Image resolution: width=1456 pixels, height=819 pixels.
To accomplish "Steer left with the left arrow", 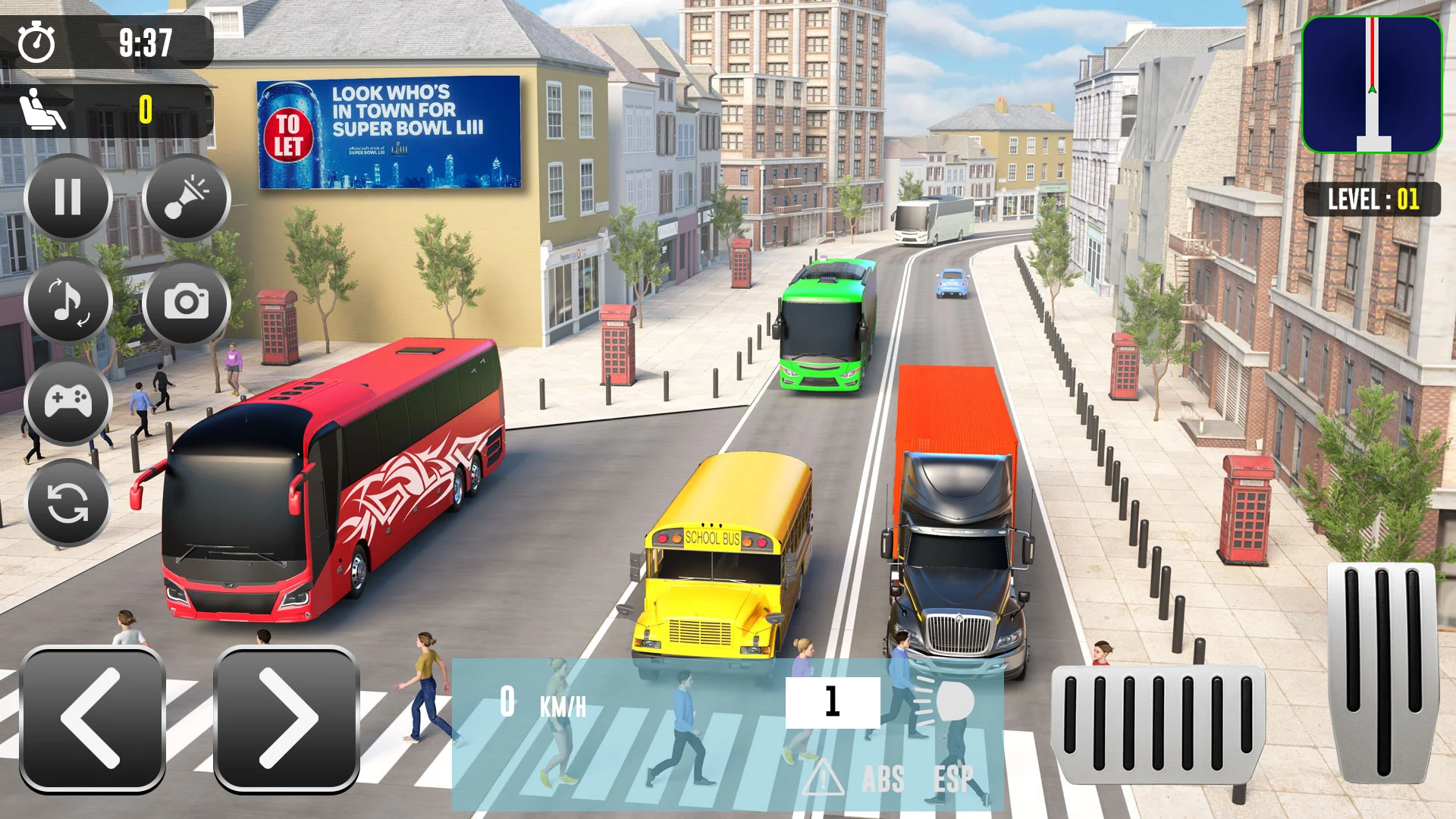I will point(93,718).
